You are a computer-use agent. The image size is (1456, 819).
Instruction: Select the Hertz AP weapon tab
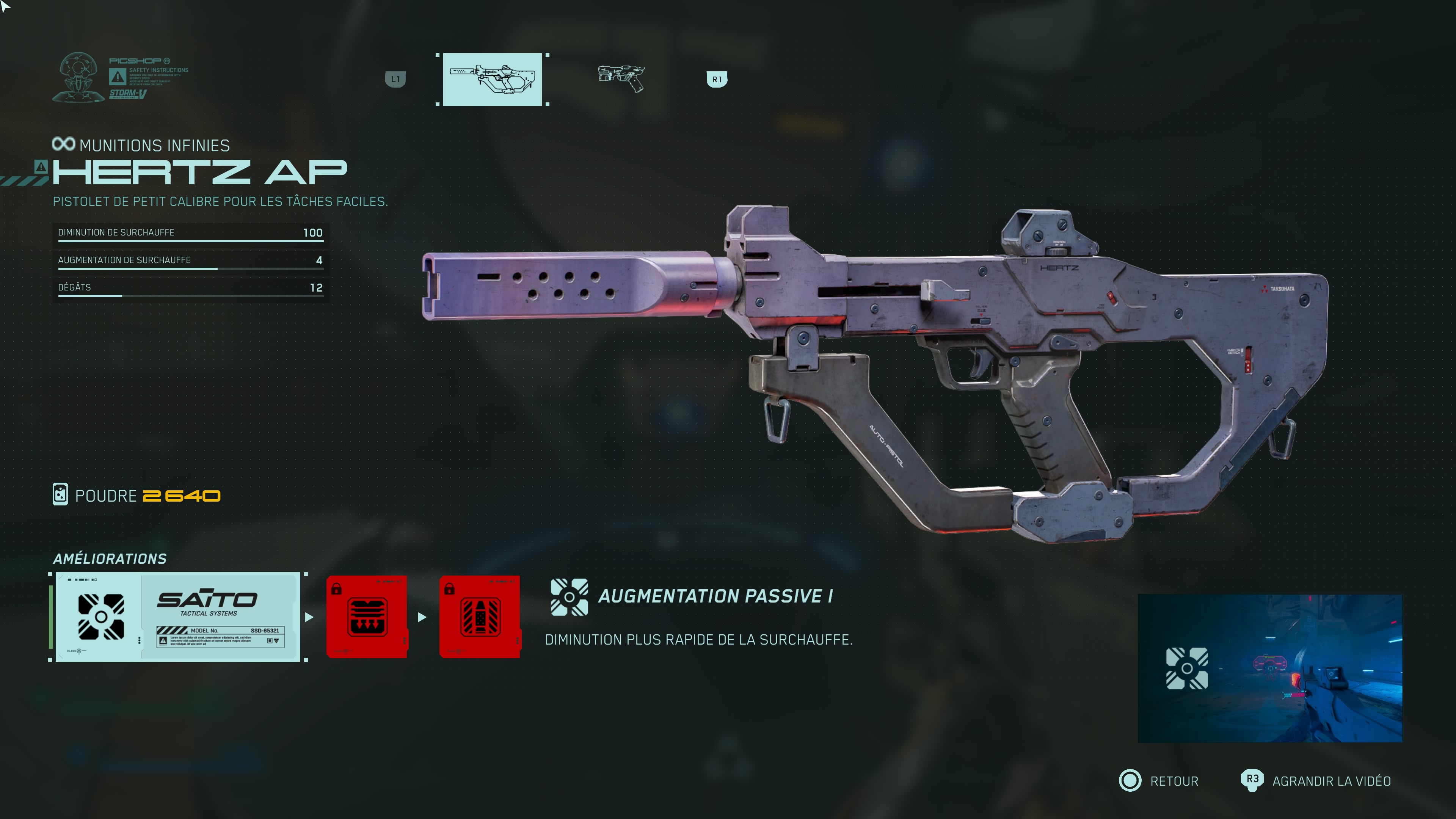[492, 80]
